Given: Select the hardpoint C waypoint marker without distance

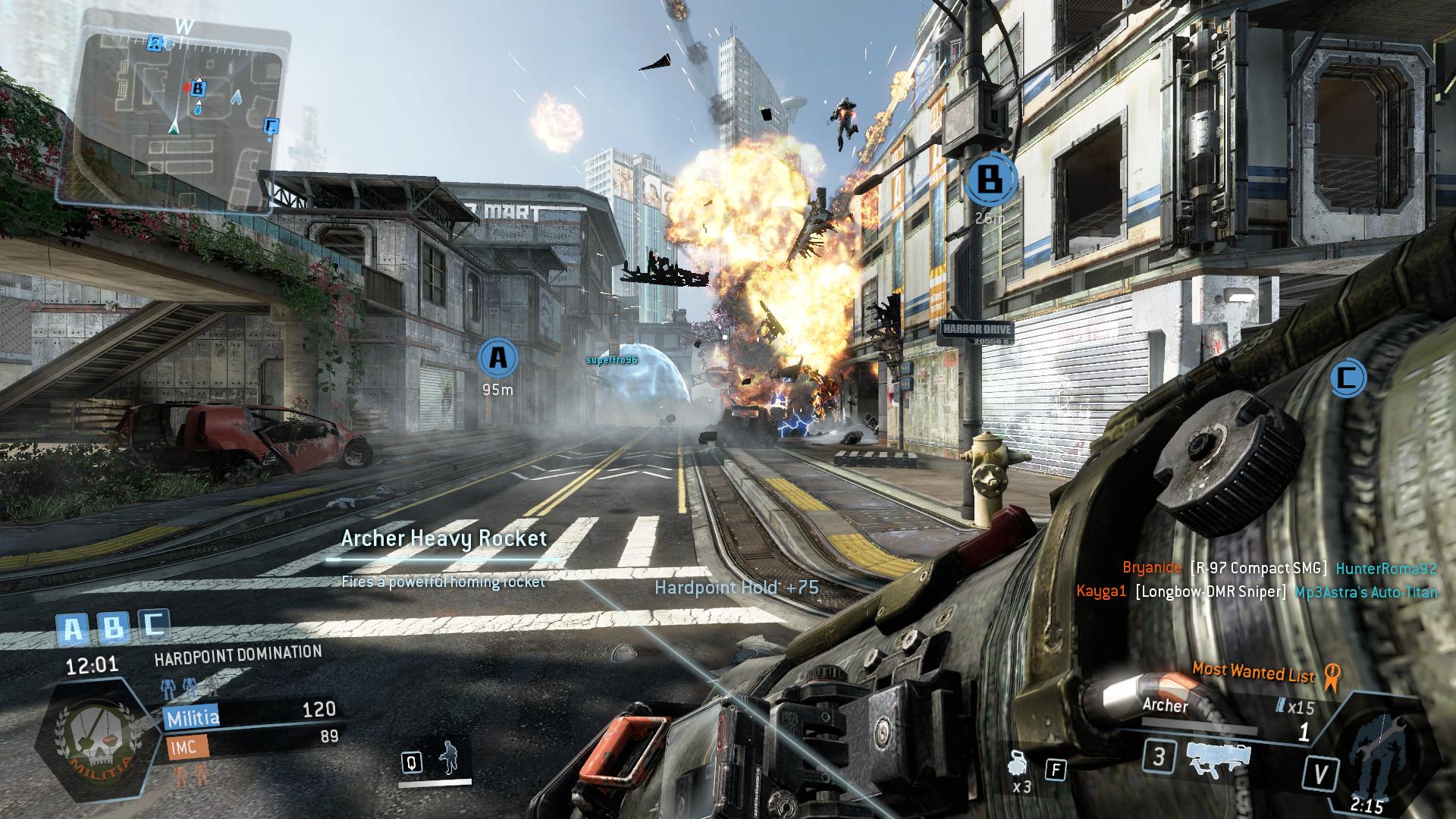Looking at the screenshot, I should coord(1347,378).
